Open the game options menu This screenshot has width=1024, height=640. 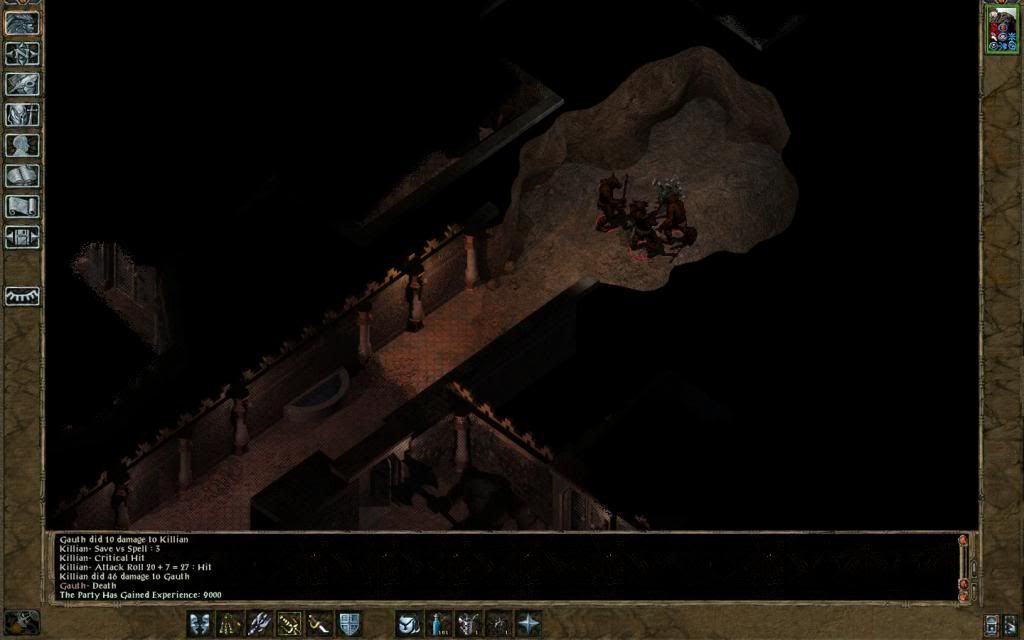[22, 238]
